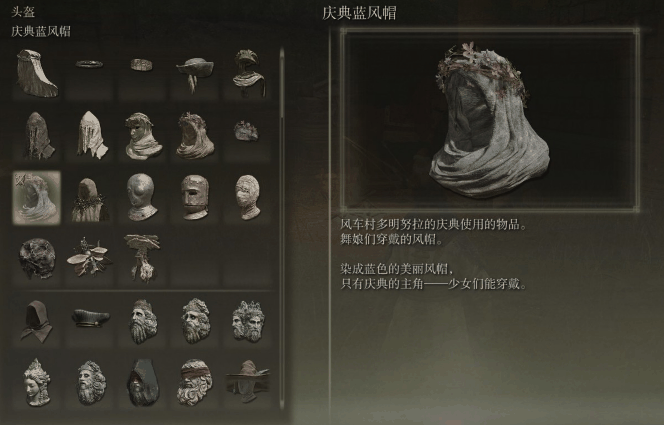
Task: Choose the flat beret cap
Action: (90, 318)
